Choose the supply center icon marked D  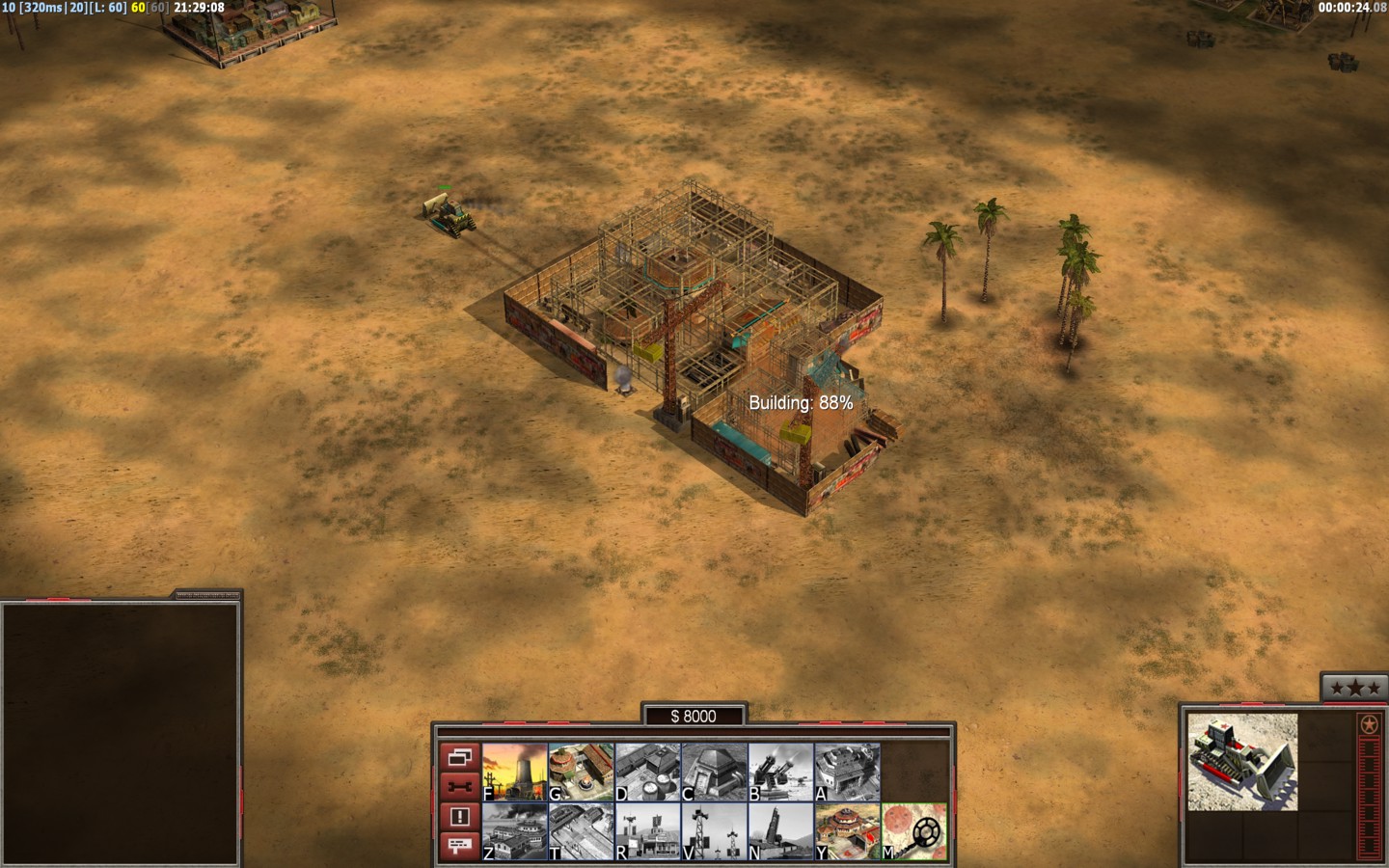pos(648,772)
